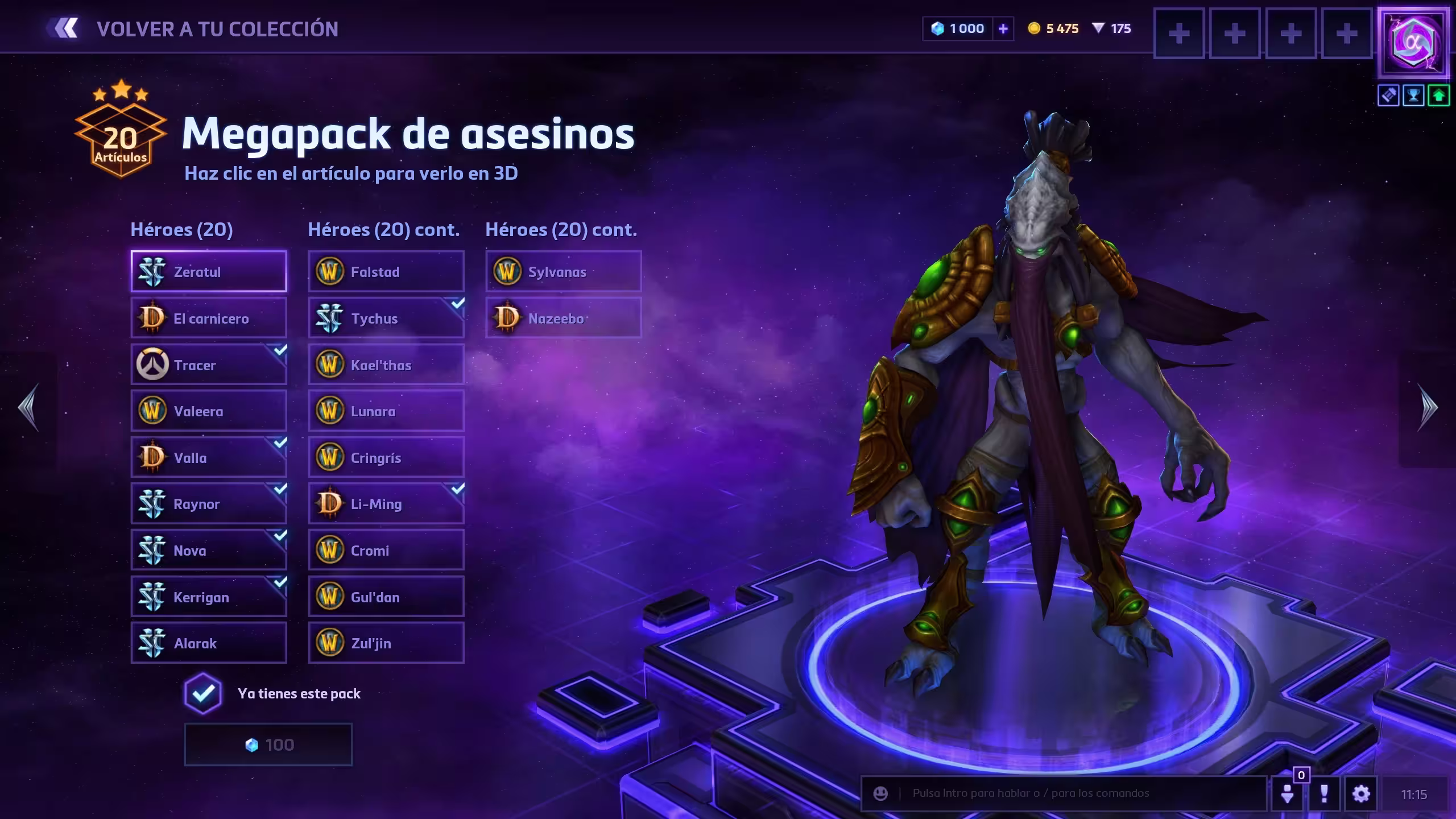The image size is (1456, 819).
Task: Add more gems with the plus button
Action: coord(1003,28)
